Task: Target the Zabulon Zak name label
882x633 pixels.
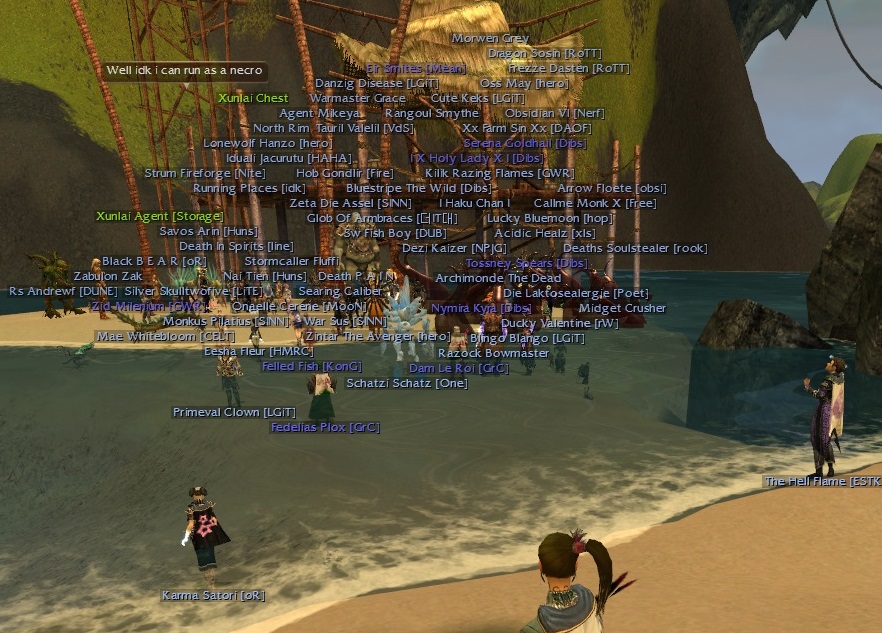Action: pyautogui.click(x=108, y=276)
